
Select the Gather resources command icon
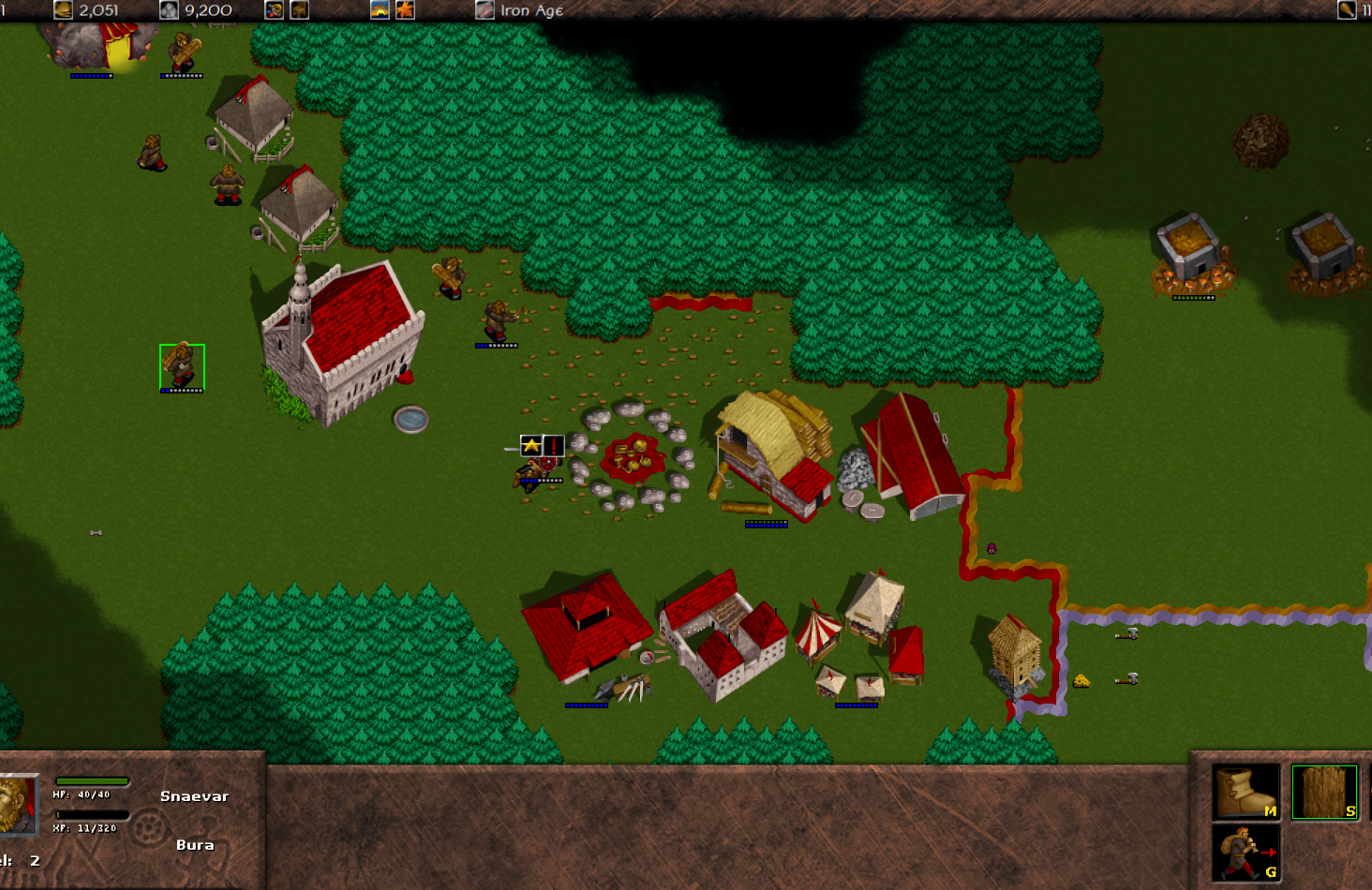[1246, 853]
